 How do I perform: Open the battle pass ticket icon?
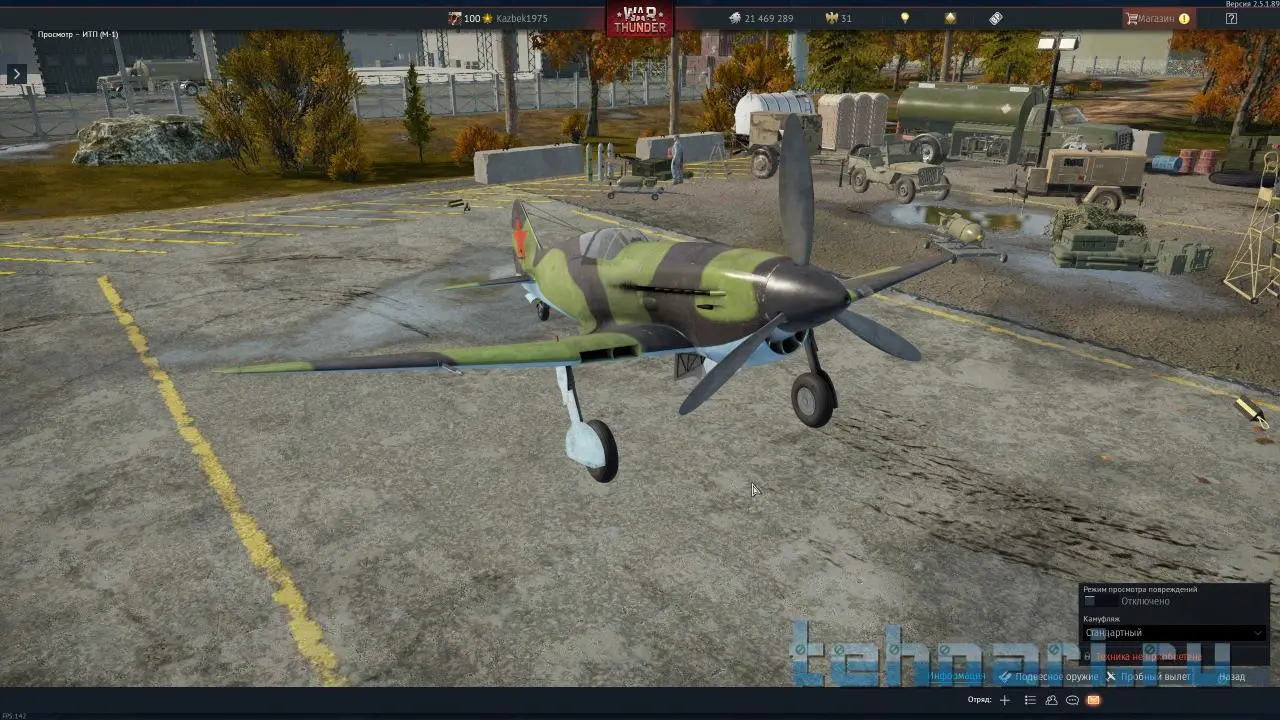[x=995, y=18]
